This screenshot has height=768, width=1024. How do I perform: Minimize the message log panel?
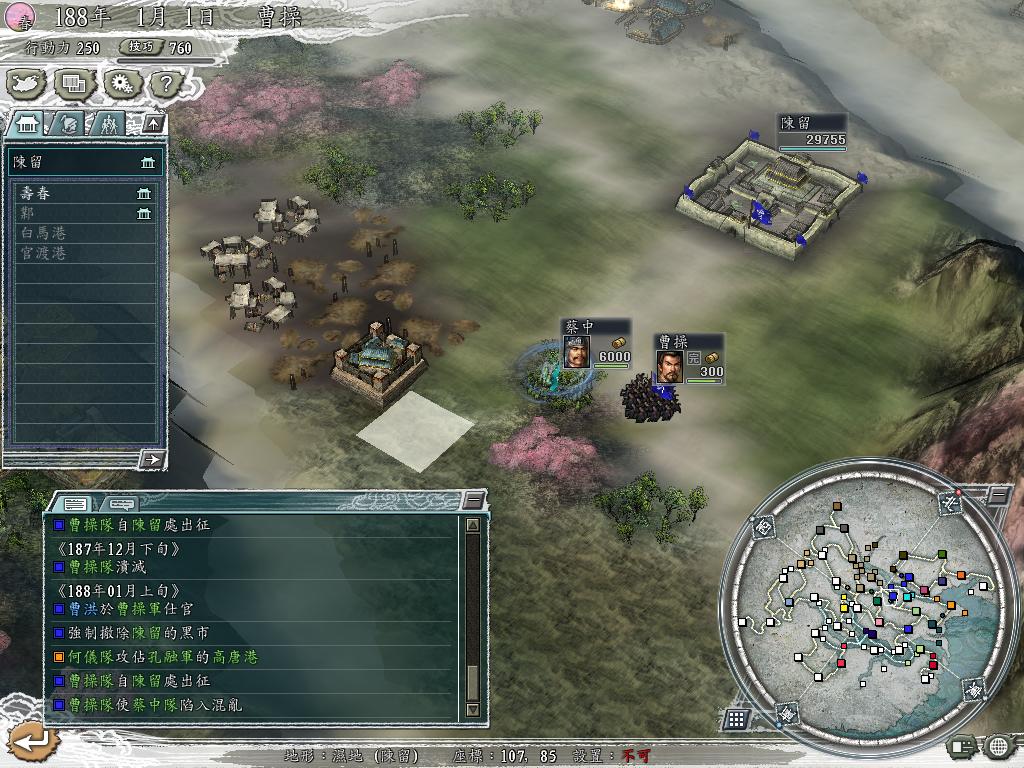(473, 500)
